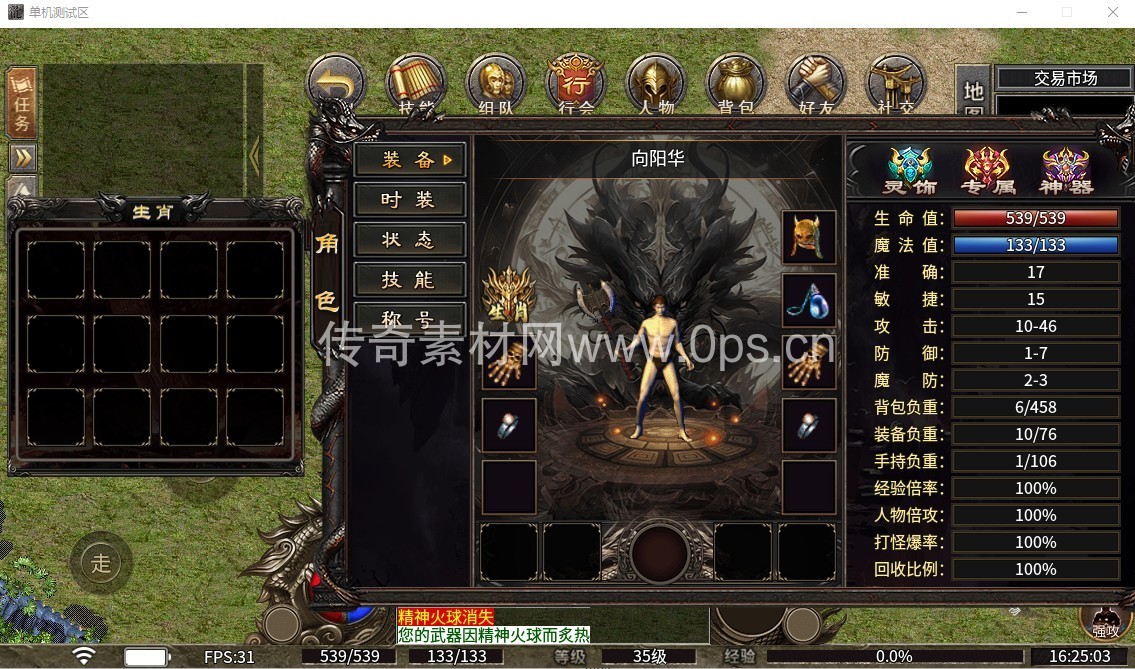1135x669 pixels.
Task: Toggle the 走 walk button
Action: (101, 562)
